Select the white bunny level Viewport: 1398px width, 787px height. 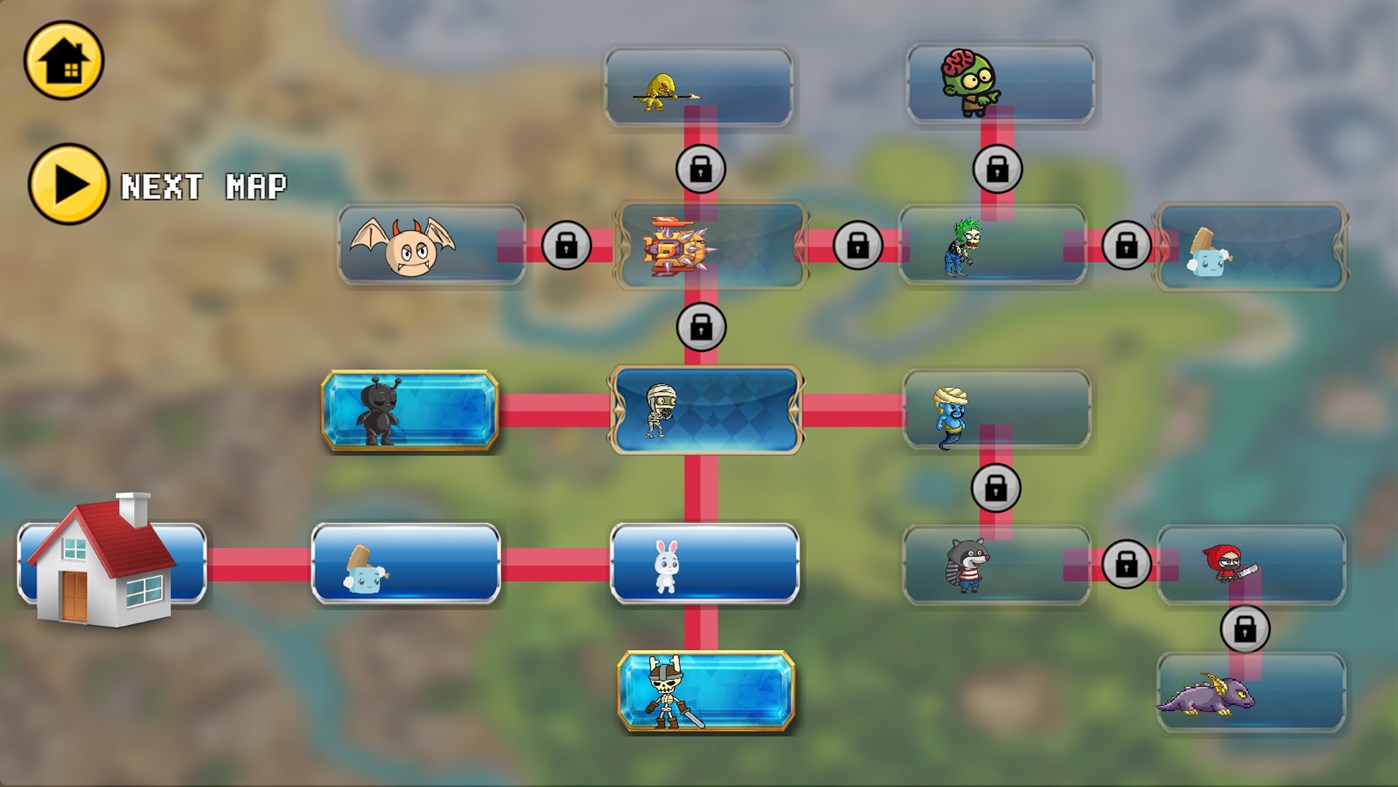(x=705, y=563)
